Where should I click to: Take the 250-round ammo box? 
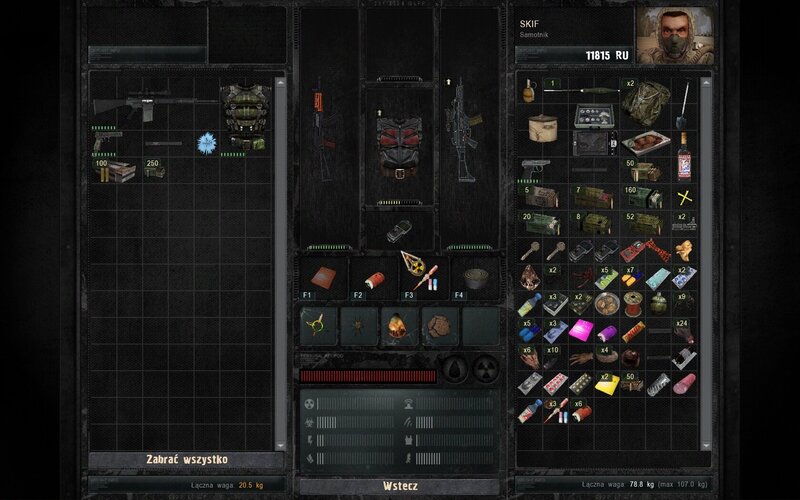pos(153,170)
